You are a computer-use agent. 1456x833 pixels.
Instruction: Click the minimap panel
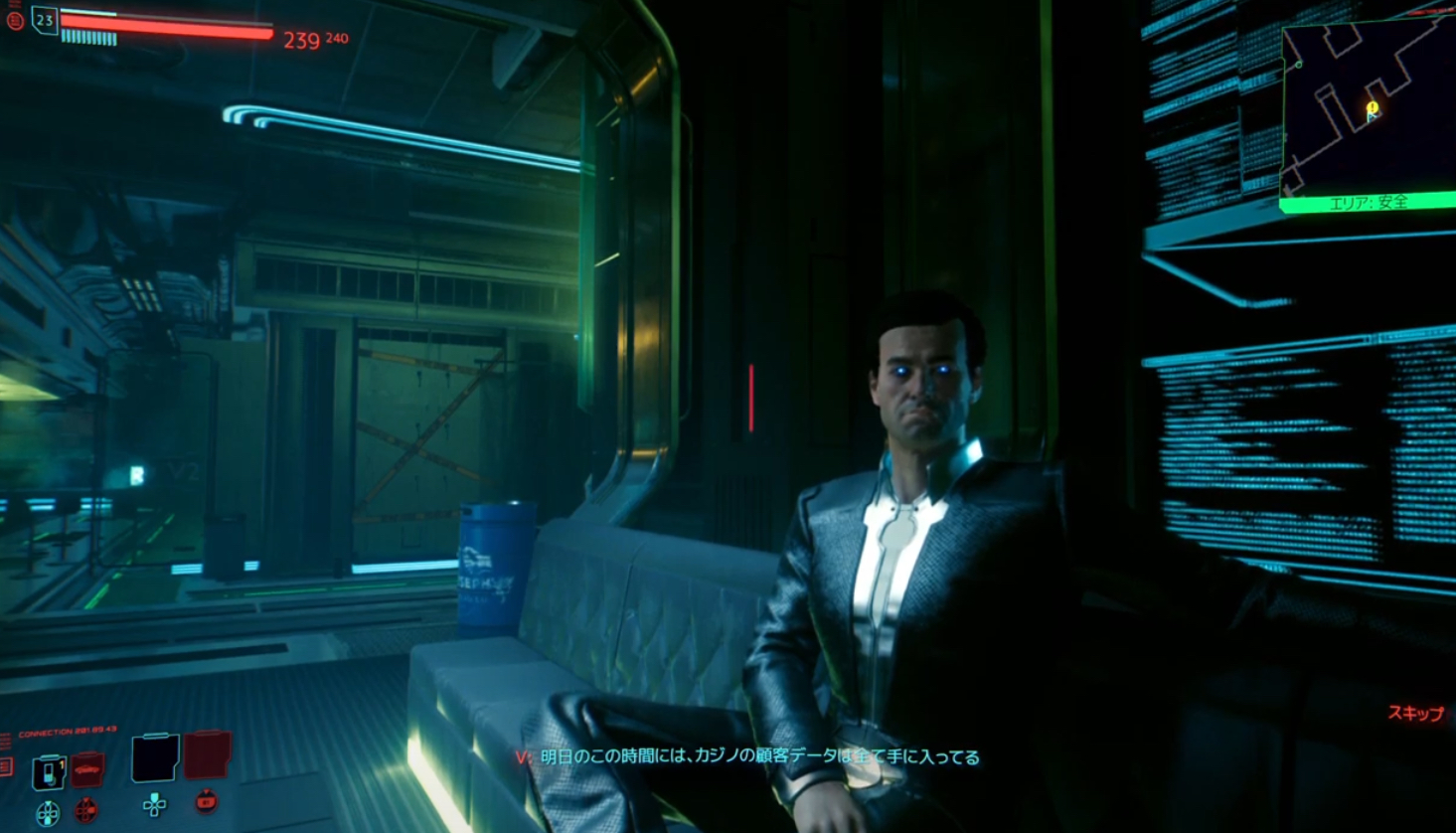tap(1368, 109)
